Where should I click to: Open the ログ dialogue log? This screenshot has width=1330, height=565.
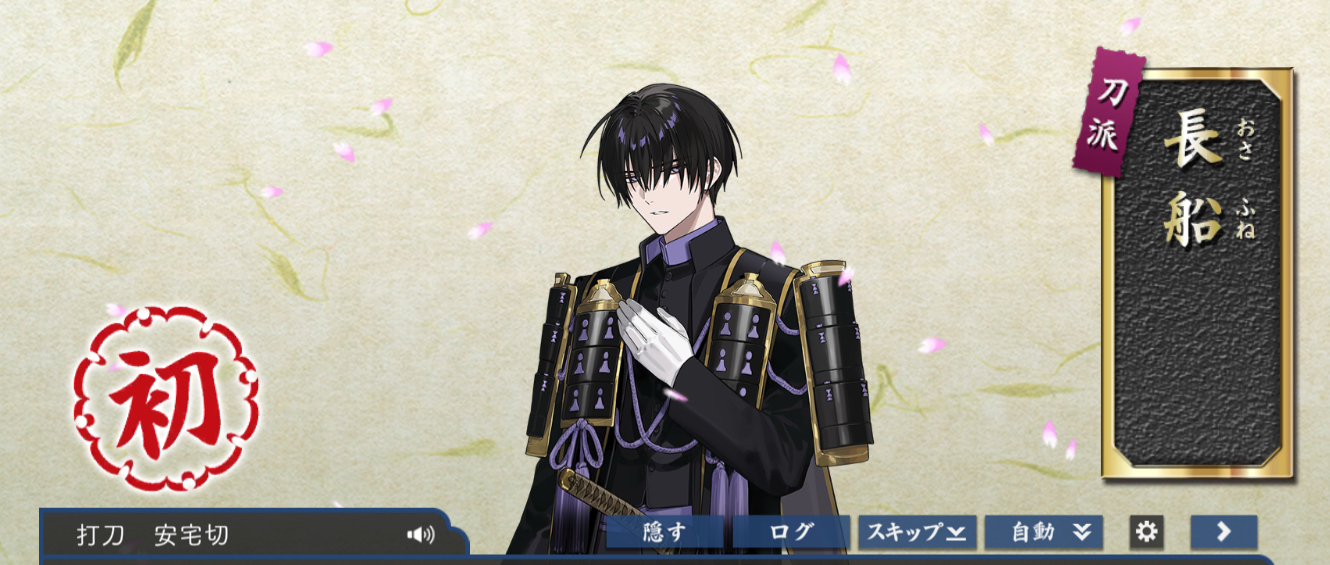click(x=791, y=532)
